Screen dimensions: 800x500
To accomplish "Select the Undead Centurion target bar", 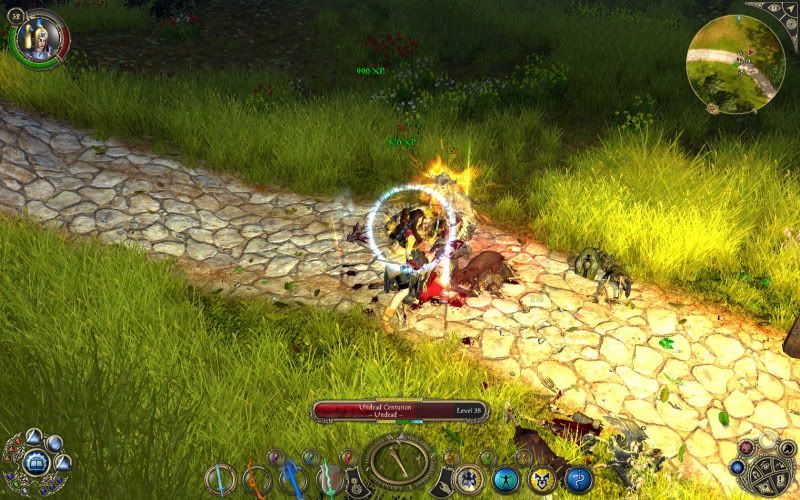I will click(x=399, y=411).
